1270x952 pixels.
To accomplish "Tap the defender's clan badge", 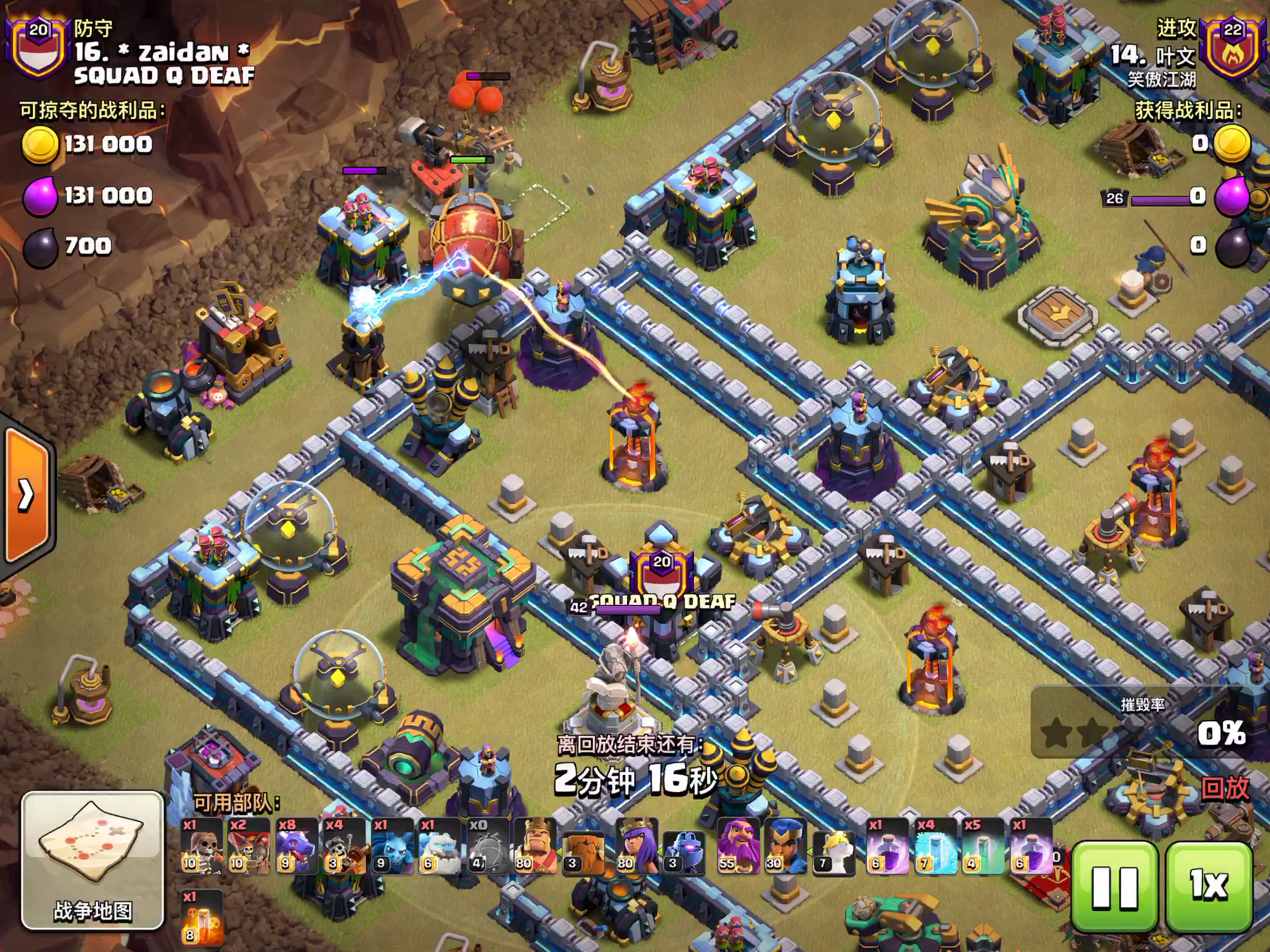I will click(x=38, y=46).
